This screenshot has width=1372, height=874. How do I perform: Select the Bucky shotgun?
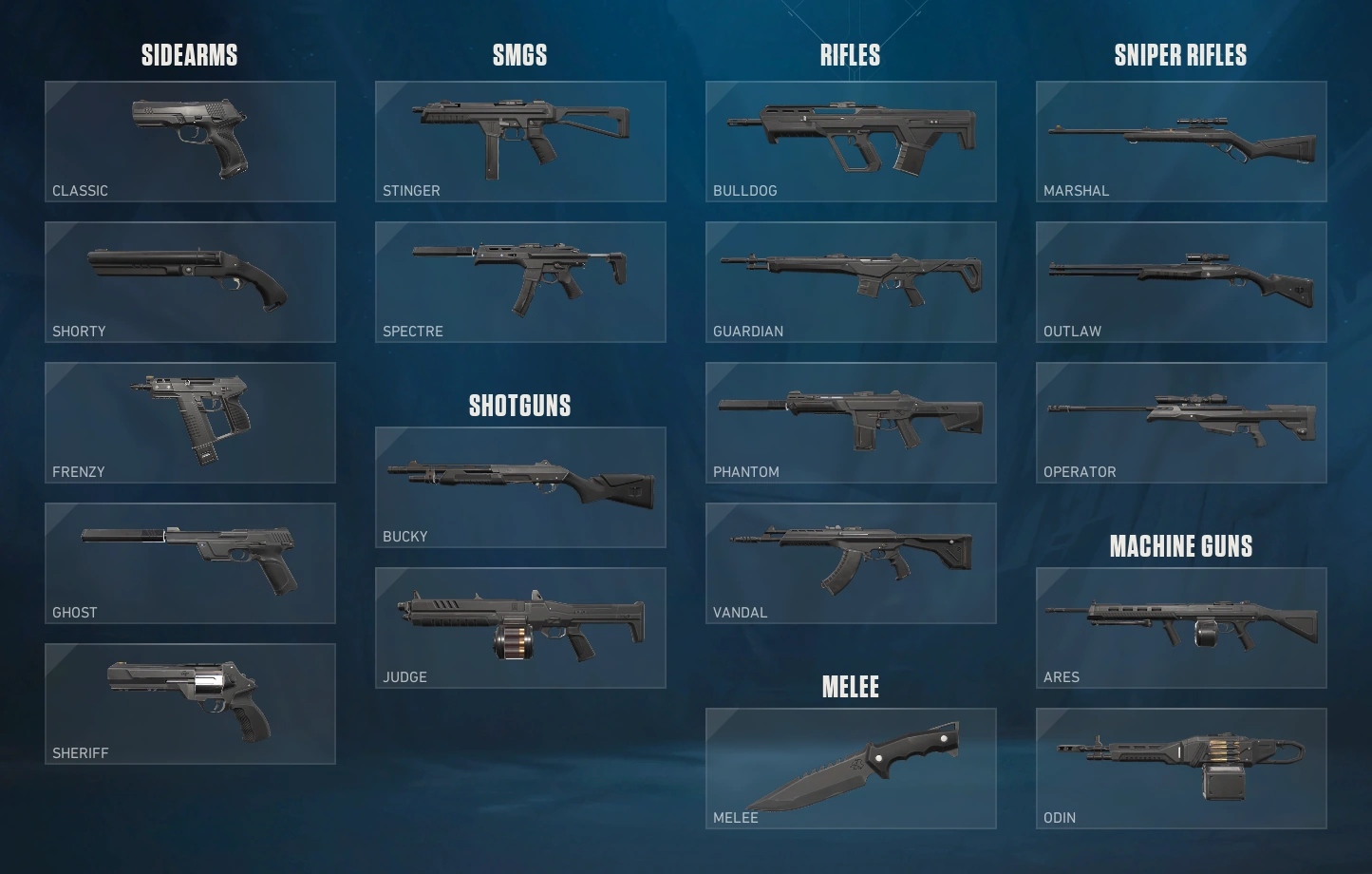point(519,486)
